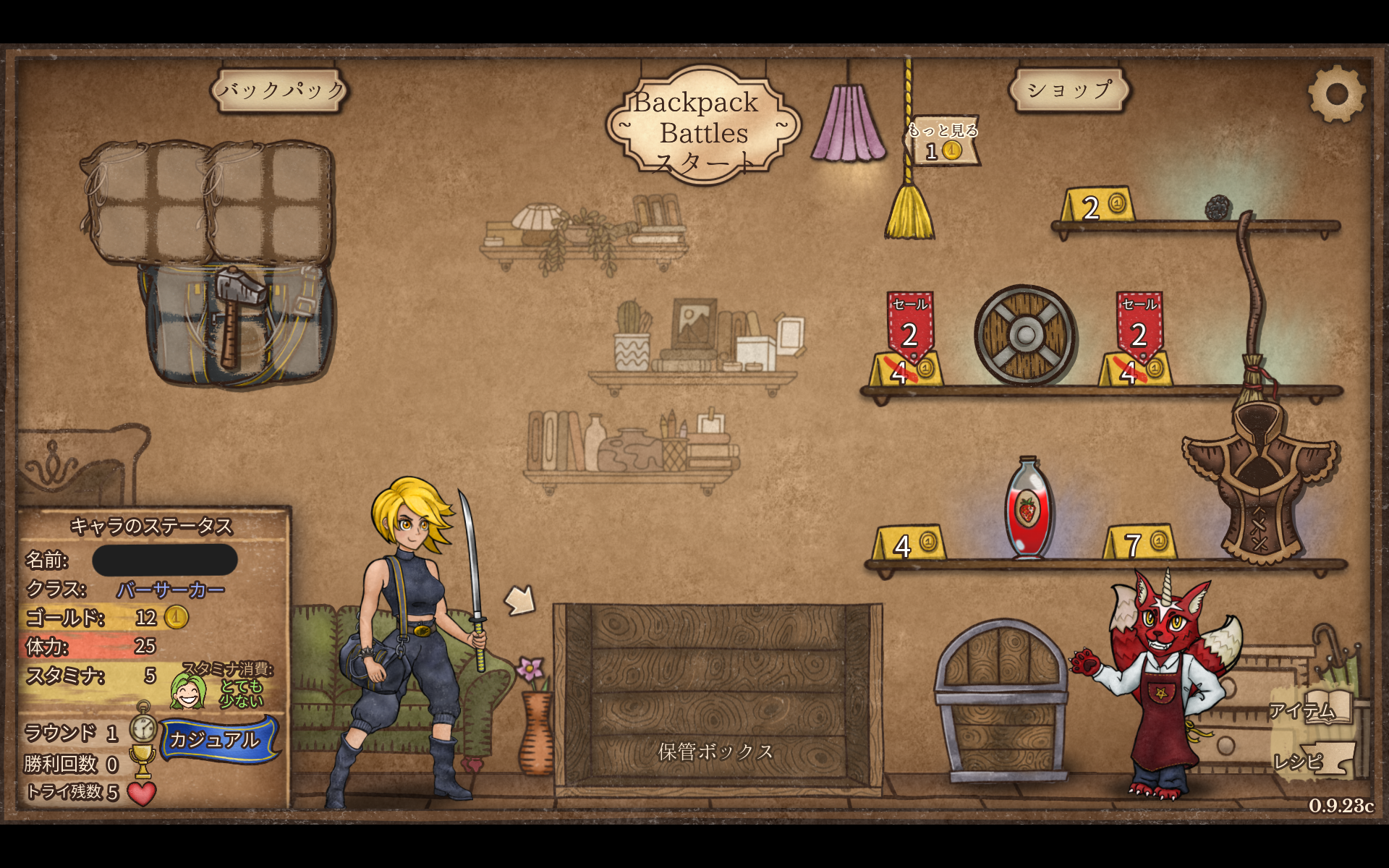Select the hammer in the backpack
Viewport: 1389px width, 868px height.
pos(235,312)
